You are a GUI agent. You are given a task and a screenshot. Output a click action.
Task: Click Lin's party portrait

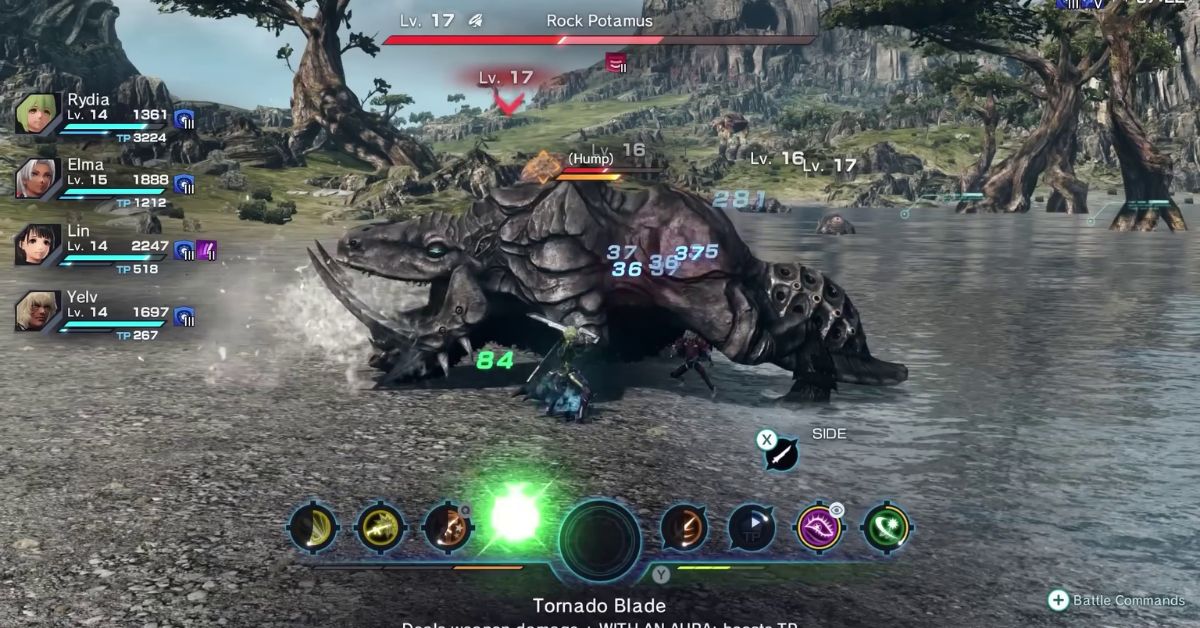[x=38, y=245]
